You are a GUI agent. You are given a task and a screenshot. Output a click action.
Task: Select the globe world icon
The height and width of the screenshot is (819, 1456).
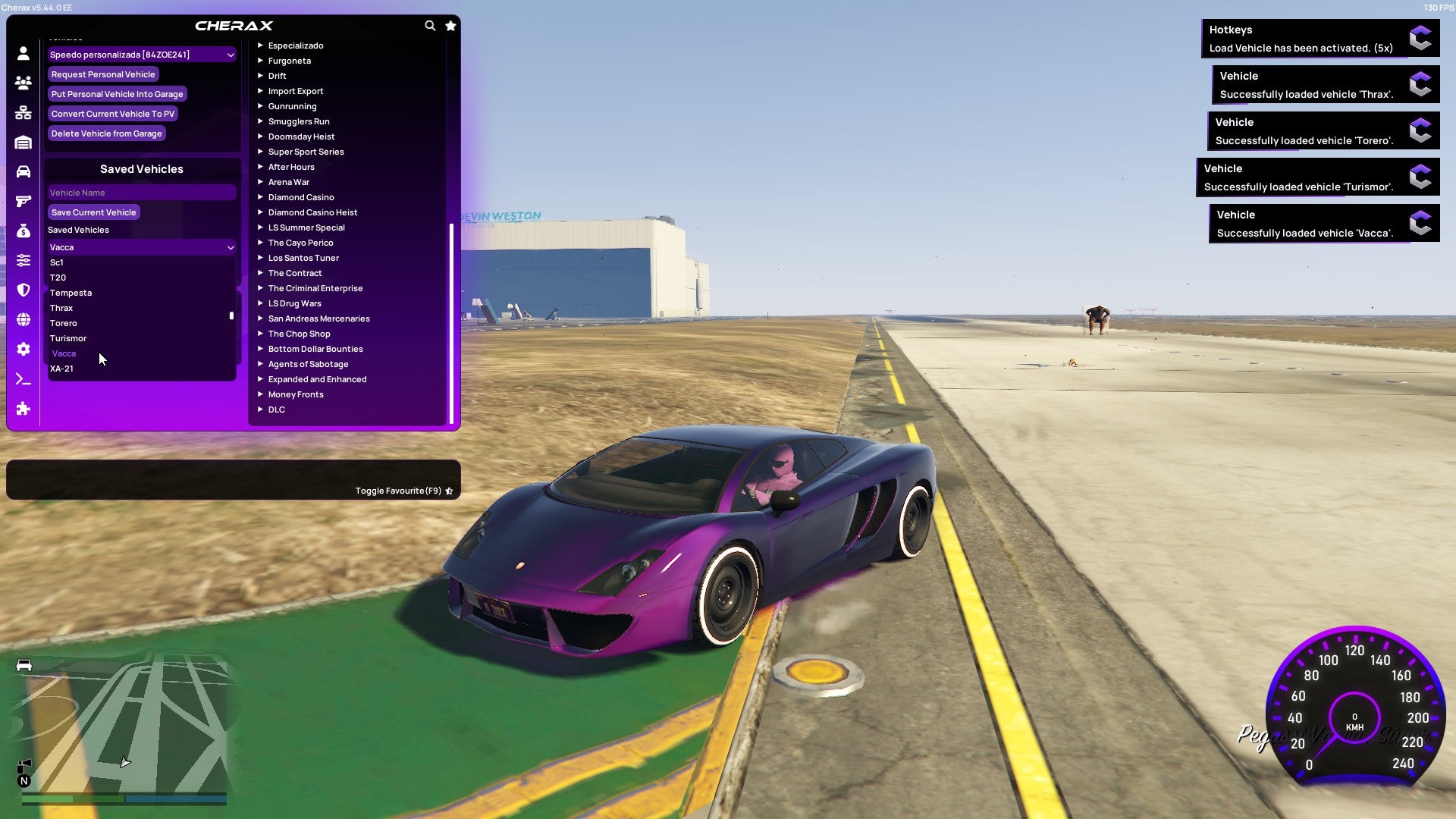23,318
